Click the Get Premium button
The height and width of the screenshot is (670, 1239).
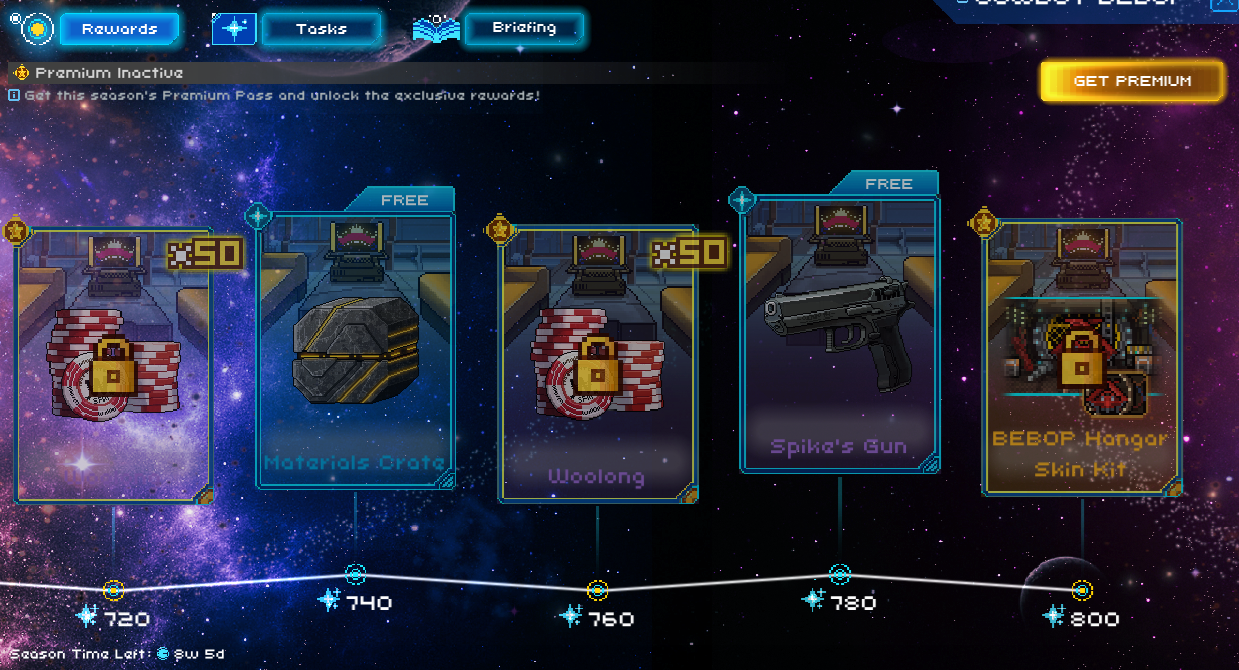coord(1132,81)
